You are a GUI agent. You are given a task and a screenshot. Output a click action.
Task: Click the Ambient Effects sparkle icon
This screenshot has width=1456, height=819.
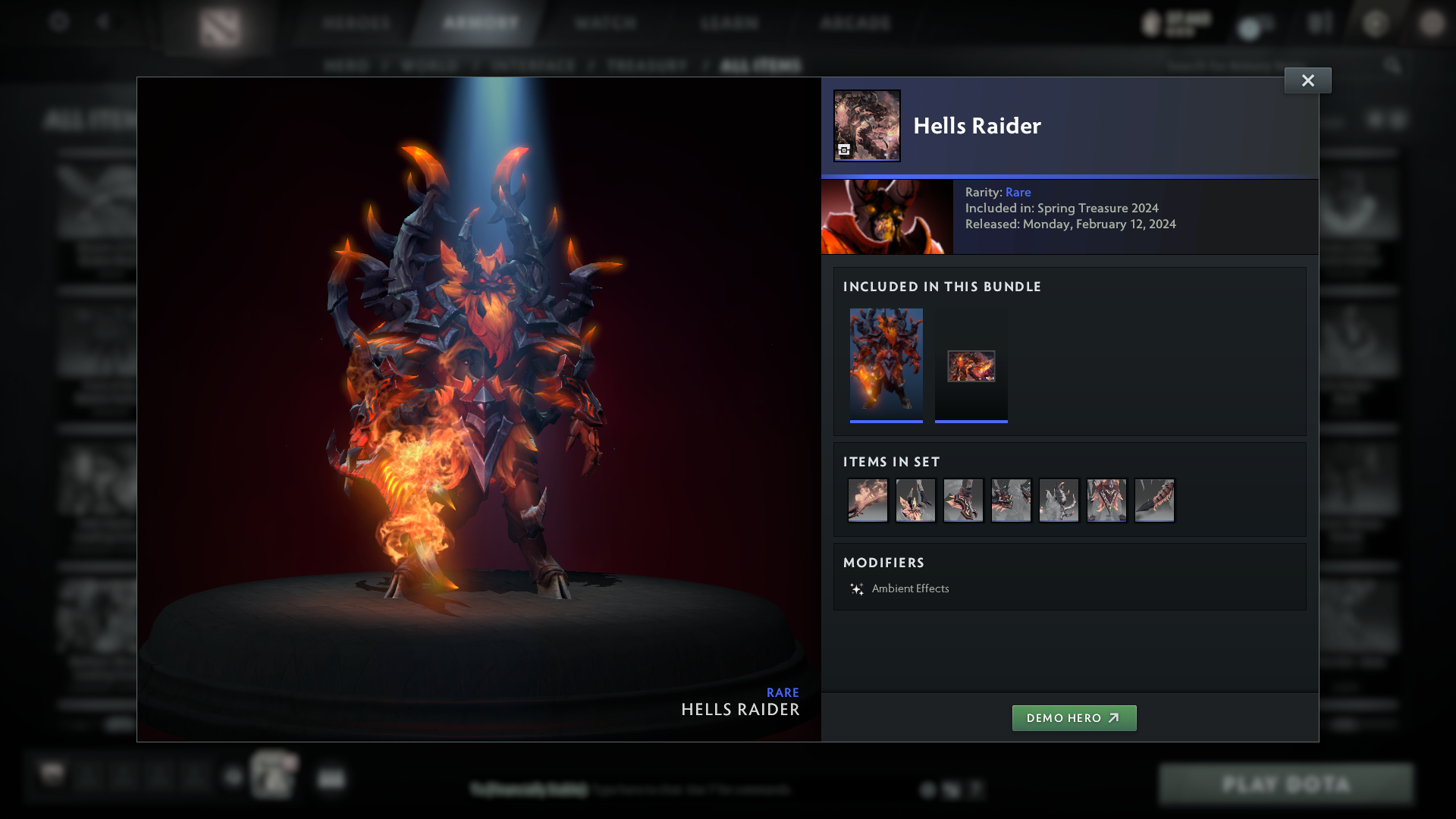(x=856, y=588)
